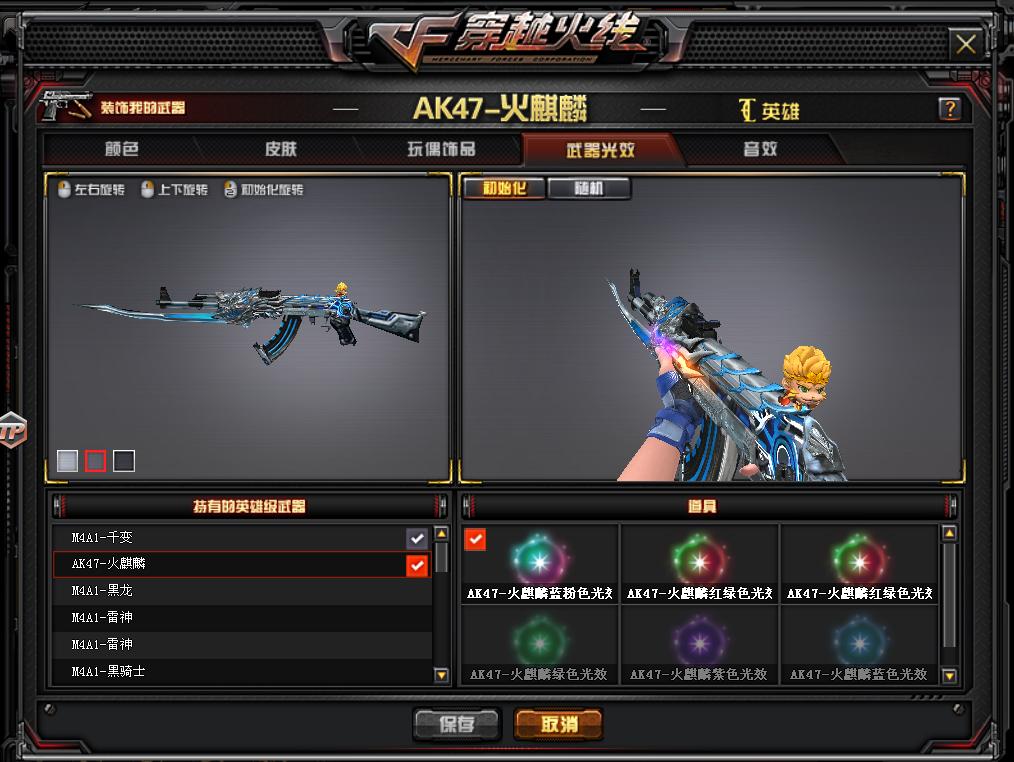Viewport: 1014px width, 762px height.
Task: Pick the AK47-火麒麟紫色光效 effect
Action: click(699, 645)
